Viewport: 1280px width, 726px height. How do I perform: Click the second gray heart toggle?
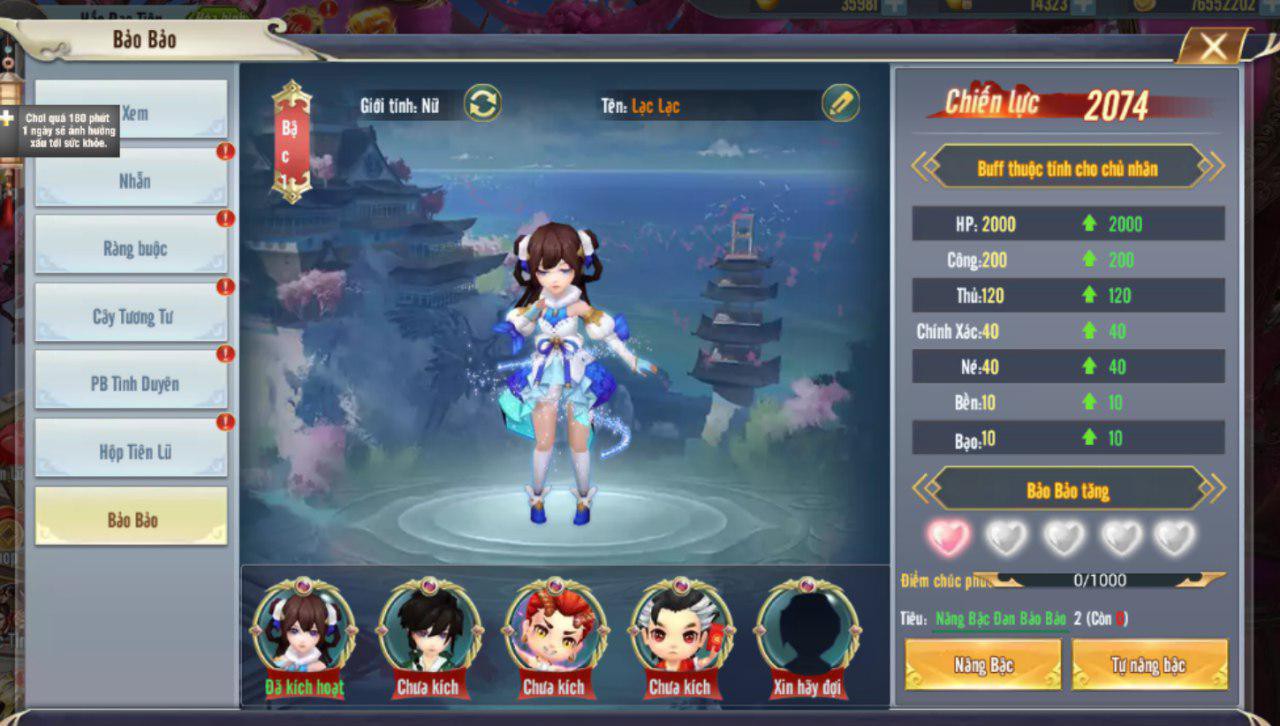(x=1007, y=537)
